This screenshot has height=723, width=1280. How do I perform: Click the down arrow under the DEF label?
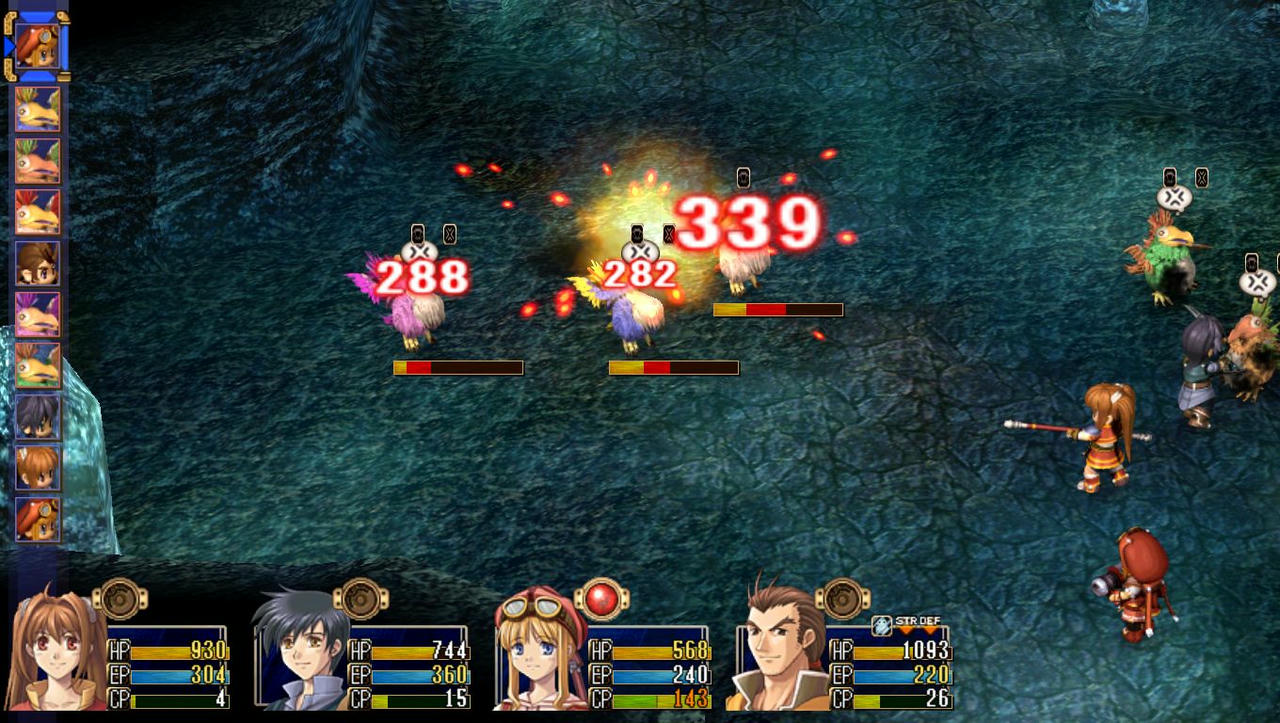(929, 629)
